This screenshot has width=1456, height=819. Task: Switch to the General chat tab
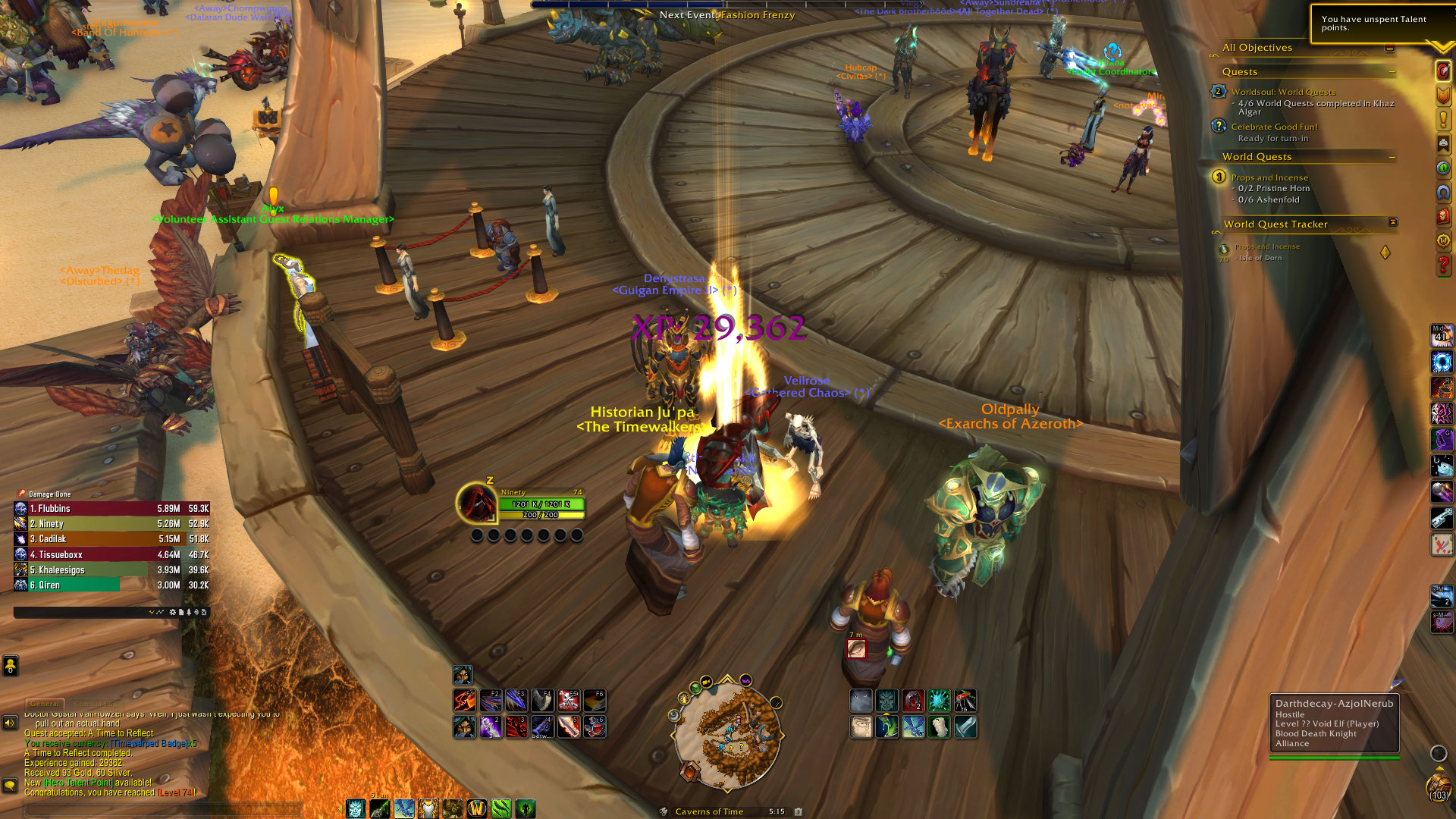coord(45,704)
